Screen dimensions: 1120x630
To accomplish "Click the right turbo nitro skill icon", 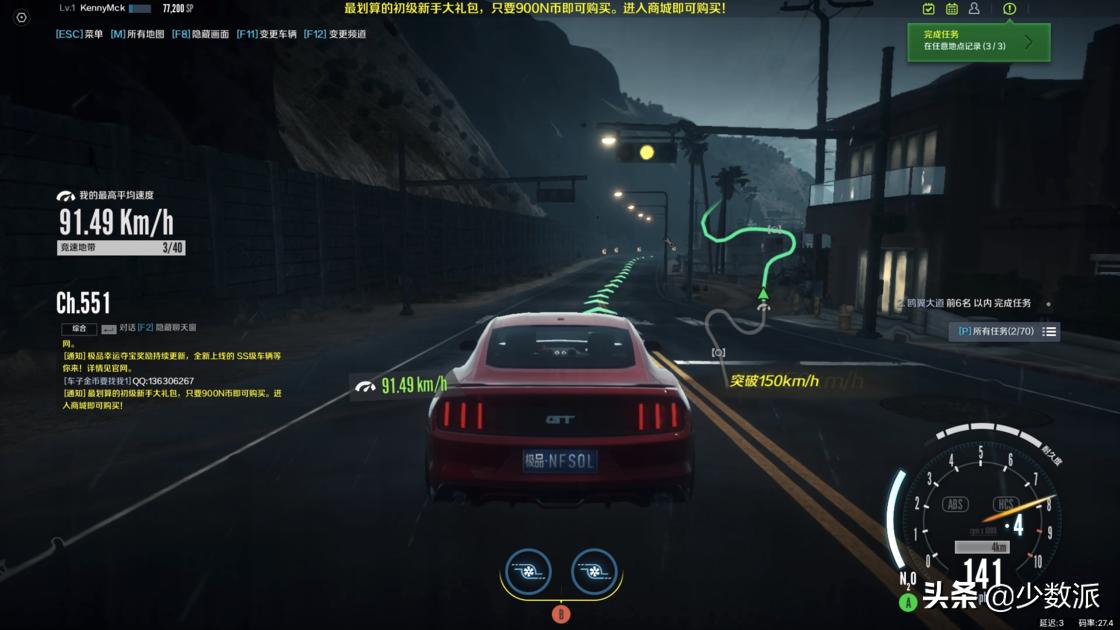I will [594, 573].
